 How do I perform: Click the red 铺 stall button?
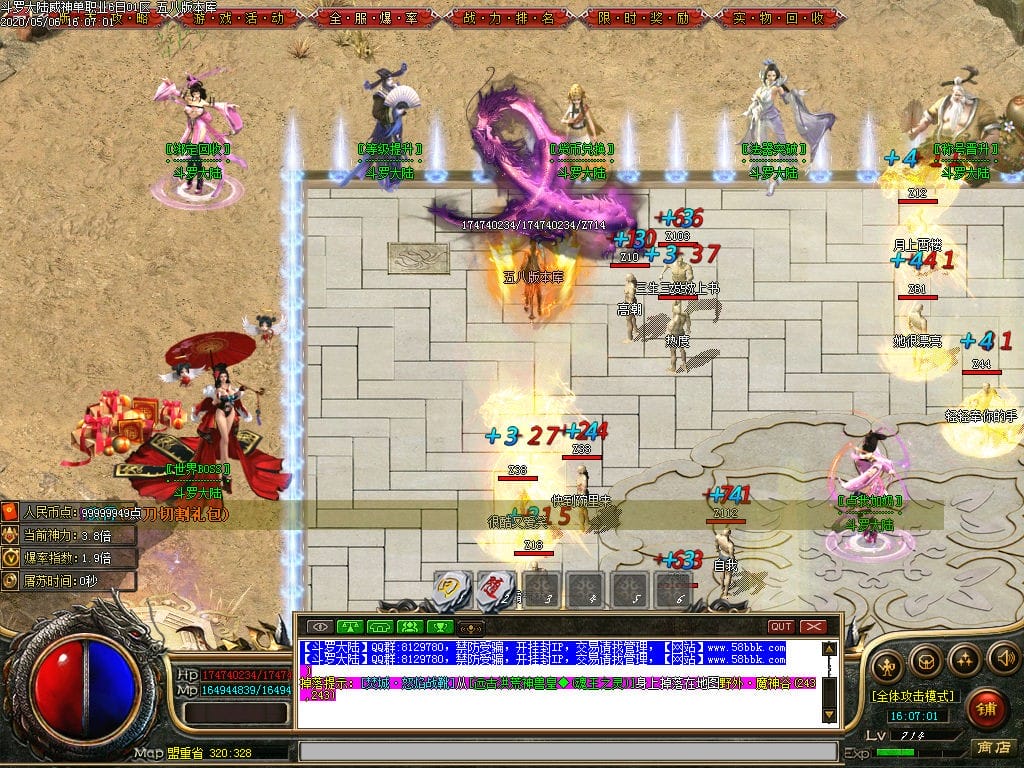pos(988,709)
